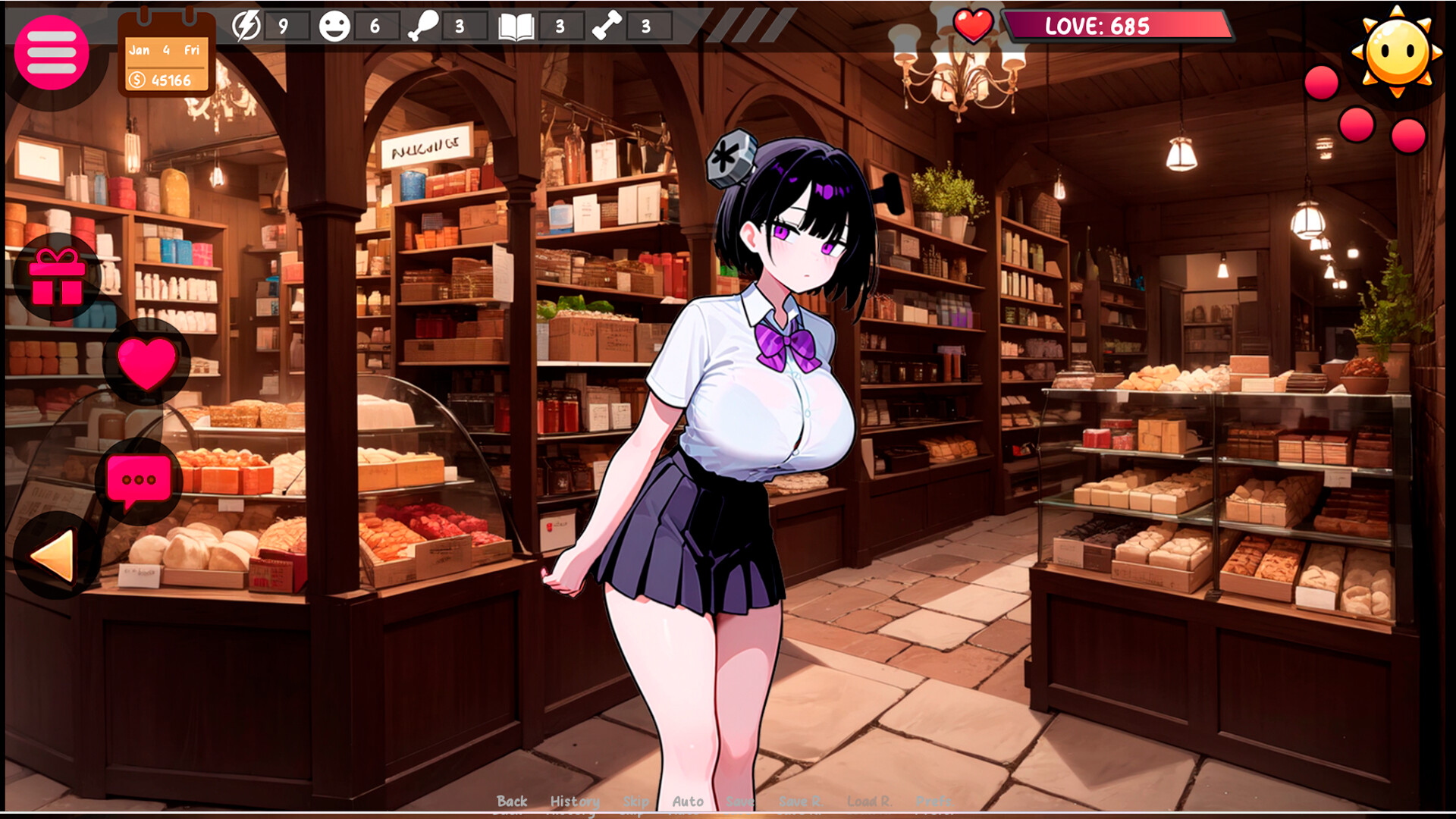The image size is (1456, 819).
Task: Click the energy lightning bolt stat icon
Action: pyautogui.click(x=246, y=27)
